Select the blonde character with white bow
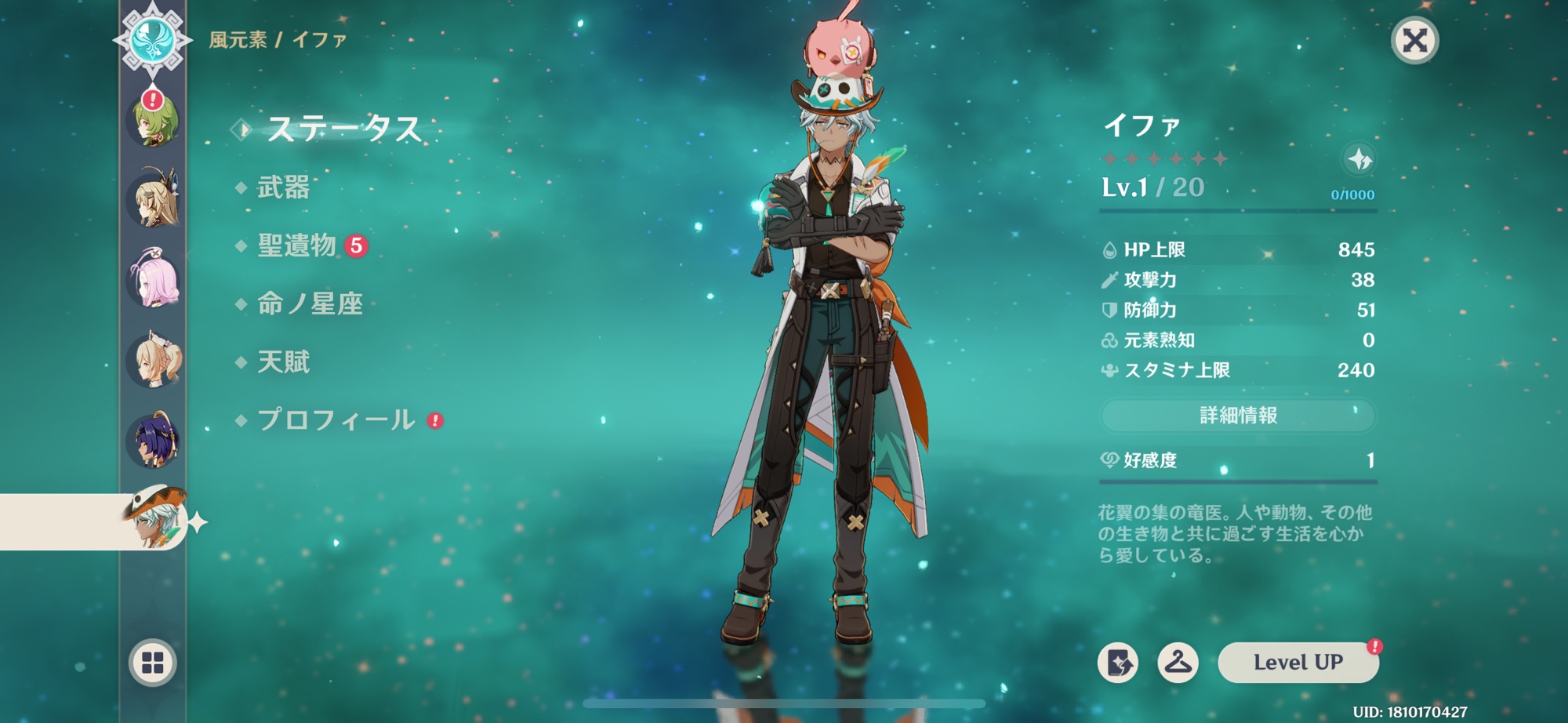This screenshot has height=723, width=1568. pyautogui.click(x=154, y=360)
